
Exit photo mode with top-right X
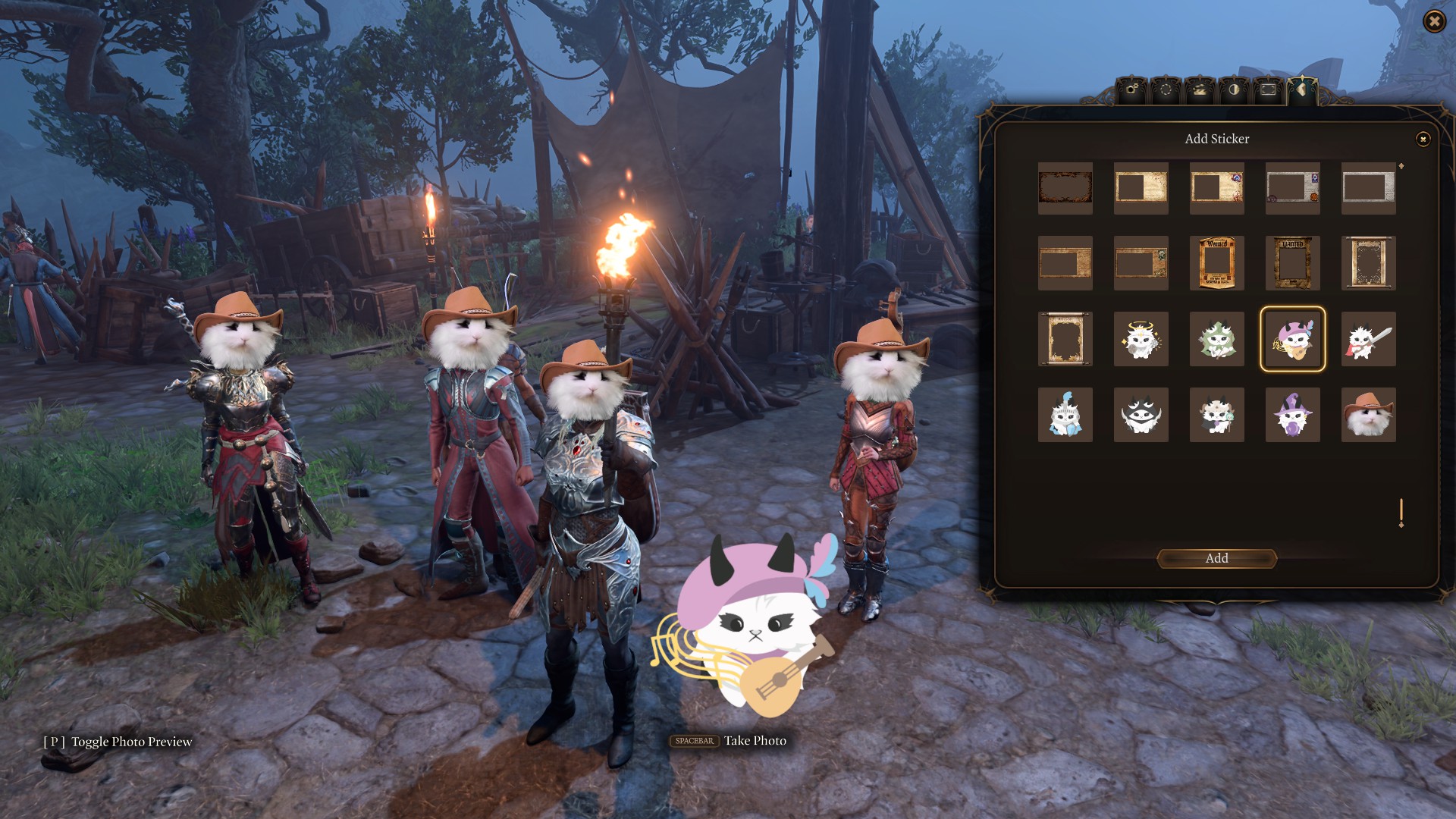1434,21
